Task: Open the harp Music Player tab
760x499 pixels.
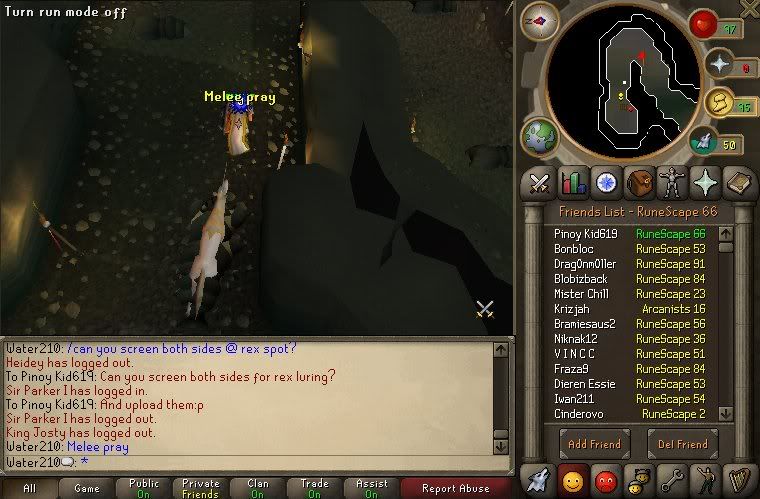Action: tap(737, 478)
